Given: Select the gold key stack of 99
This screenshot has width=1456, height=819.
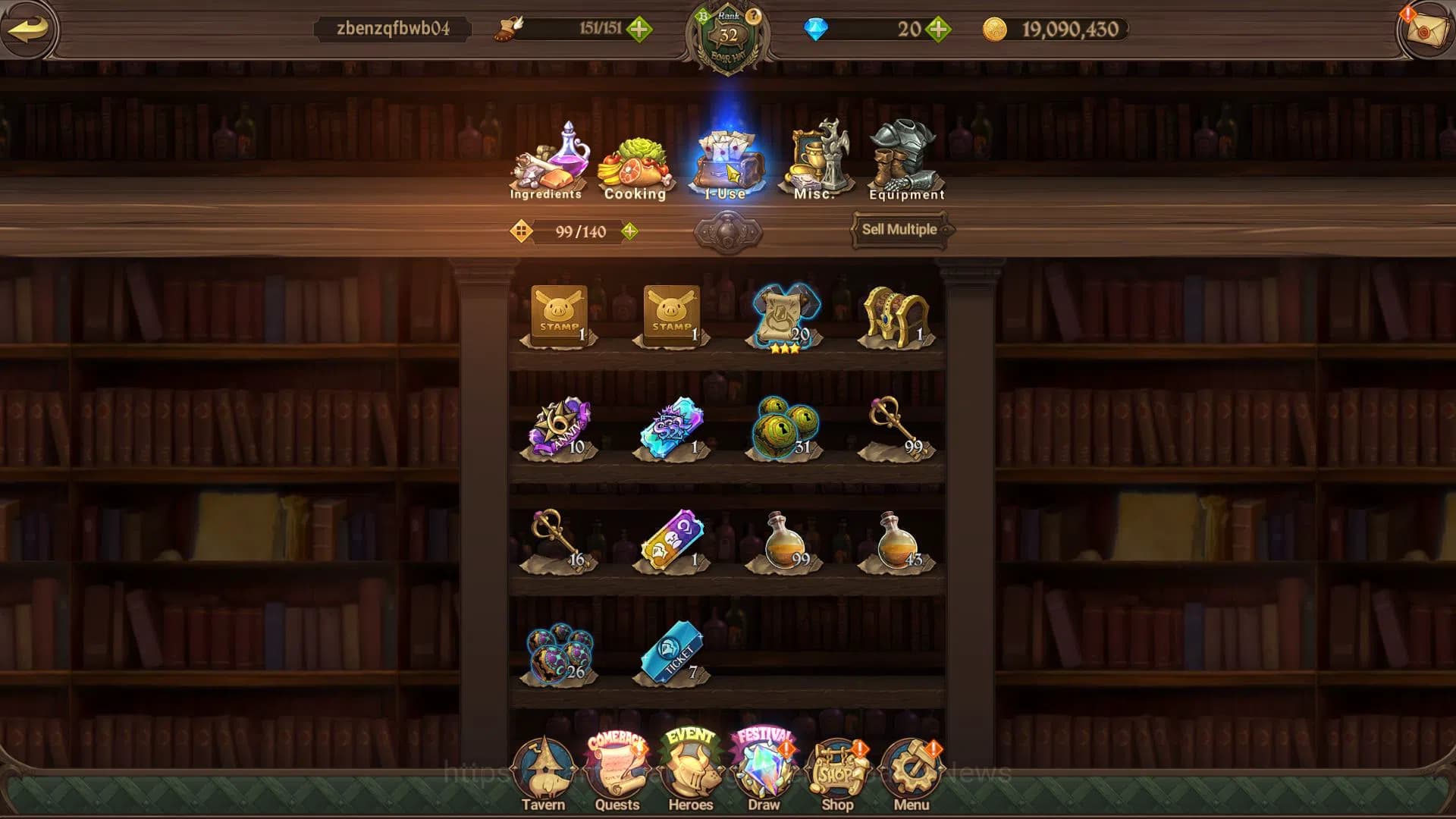Looking at the screenshot, I should coord(896,427).
